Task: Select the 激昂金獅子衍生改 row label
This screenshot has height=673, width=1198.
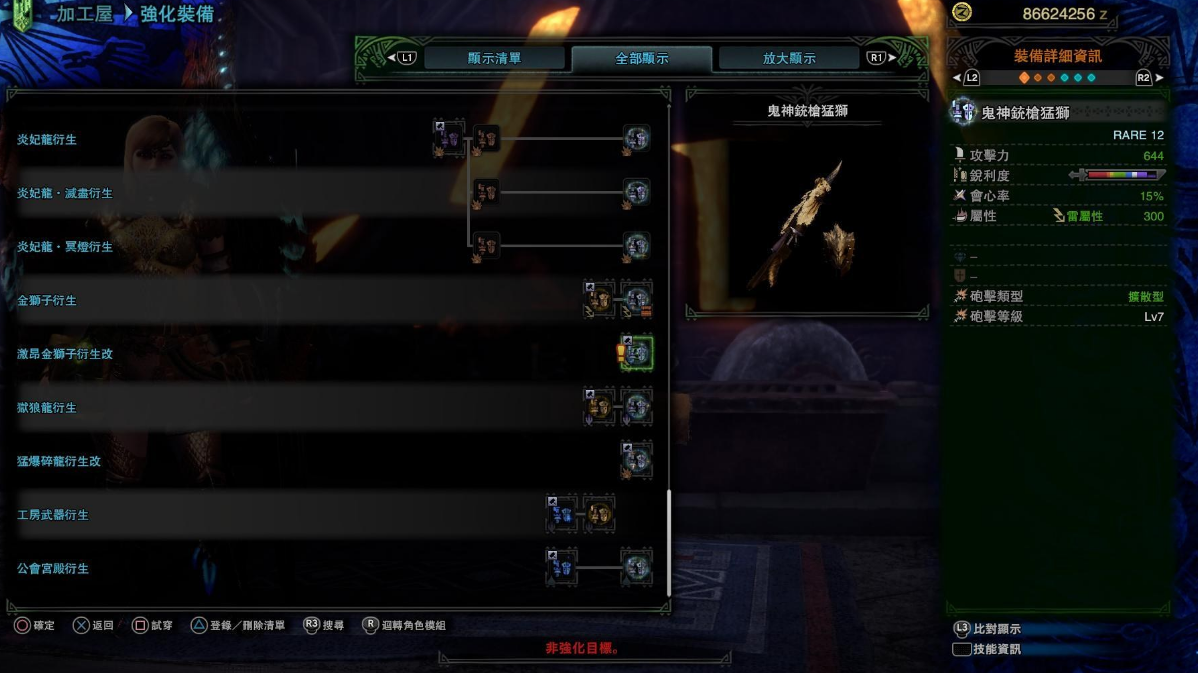Action: pyautogui.click(x=65, y=354)
